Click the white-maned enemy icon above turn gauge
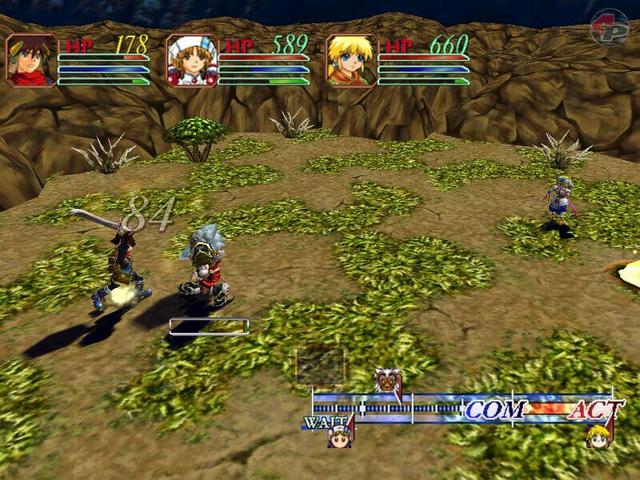 tap(386, 381)
